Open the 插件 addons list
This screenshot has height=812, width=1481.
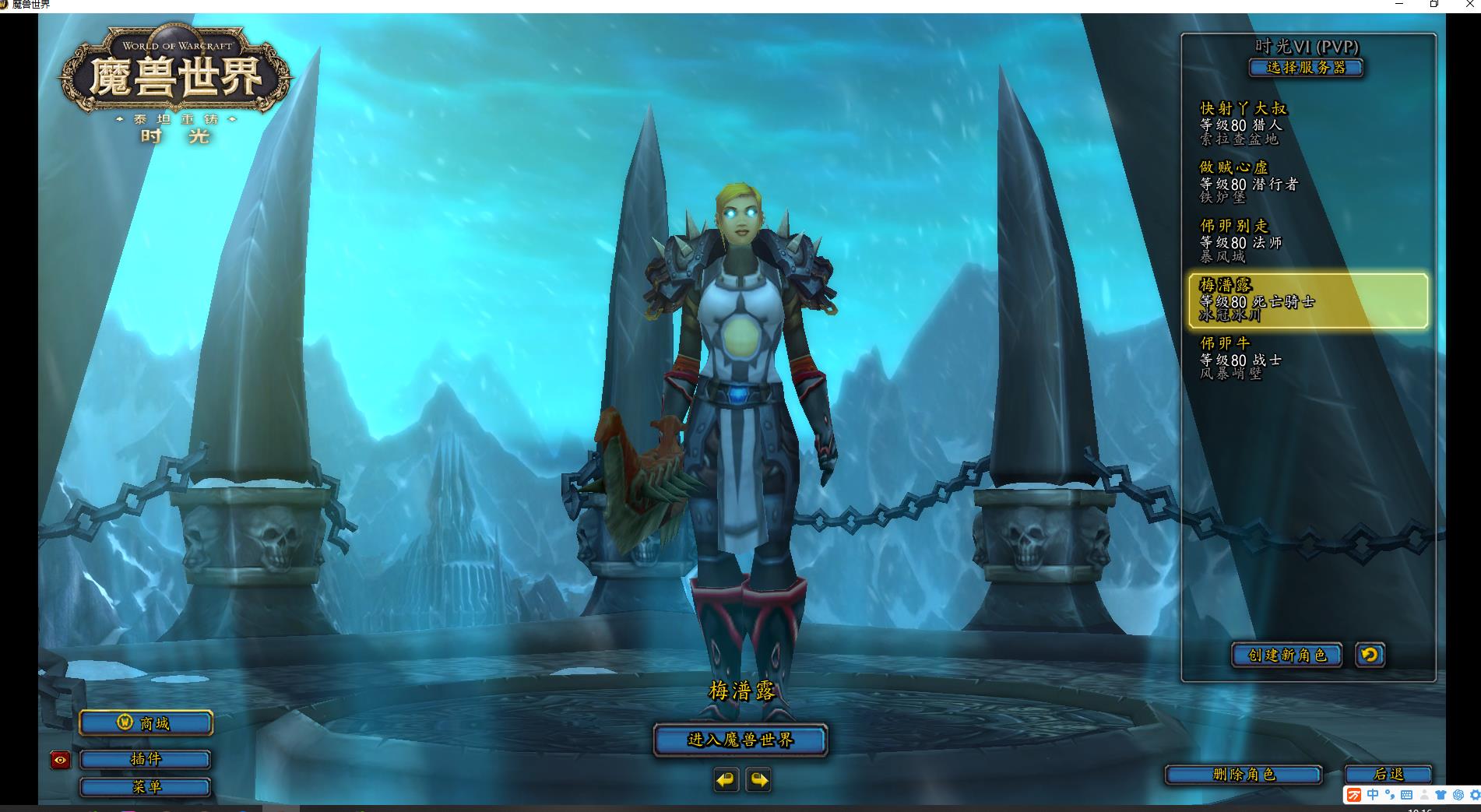coord(146,759)
